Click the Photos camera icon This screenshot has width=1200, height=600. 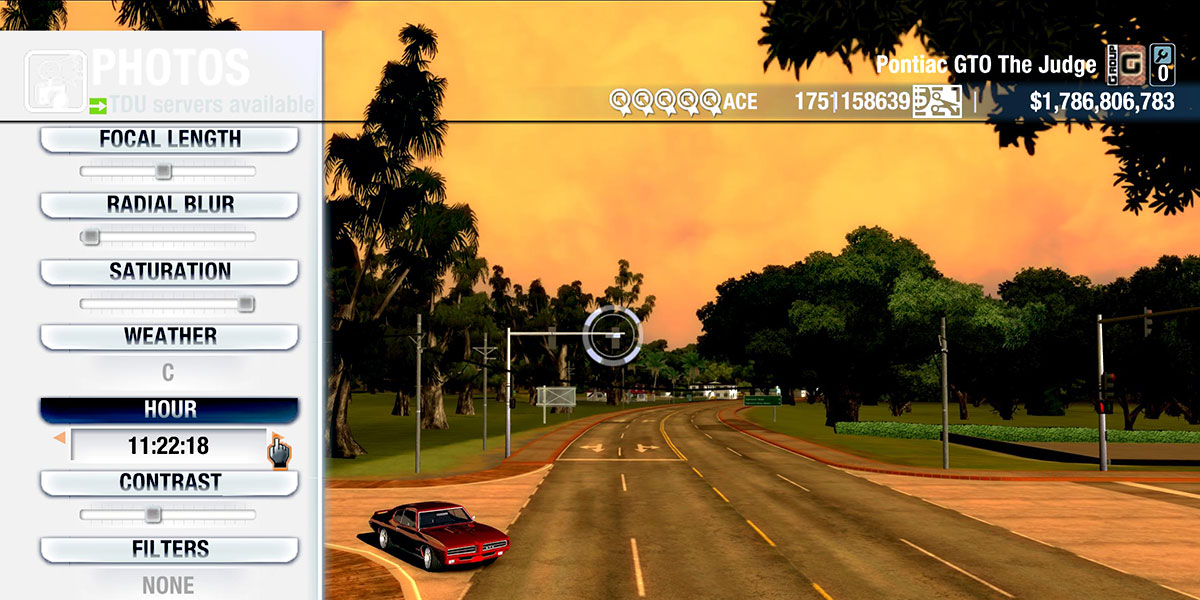click(54, 80)
